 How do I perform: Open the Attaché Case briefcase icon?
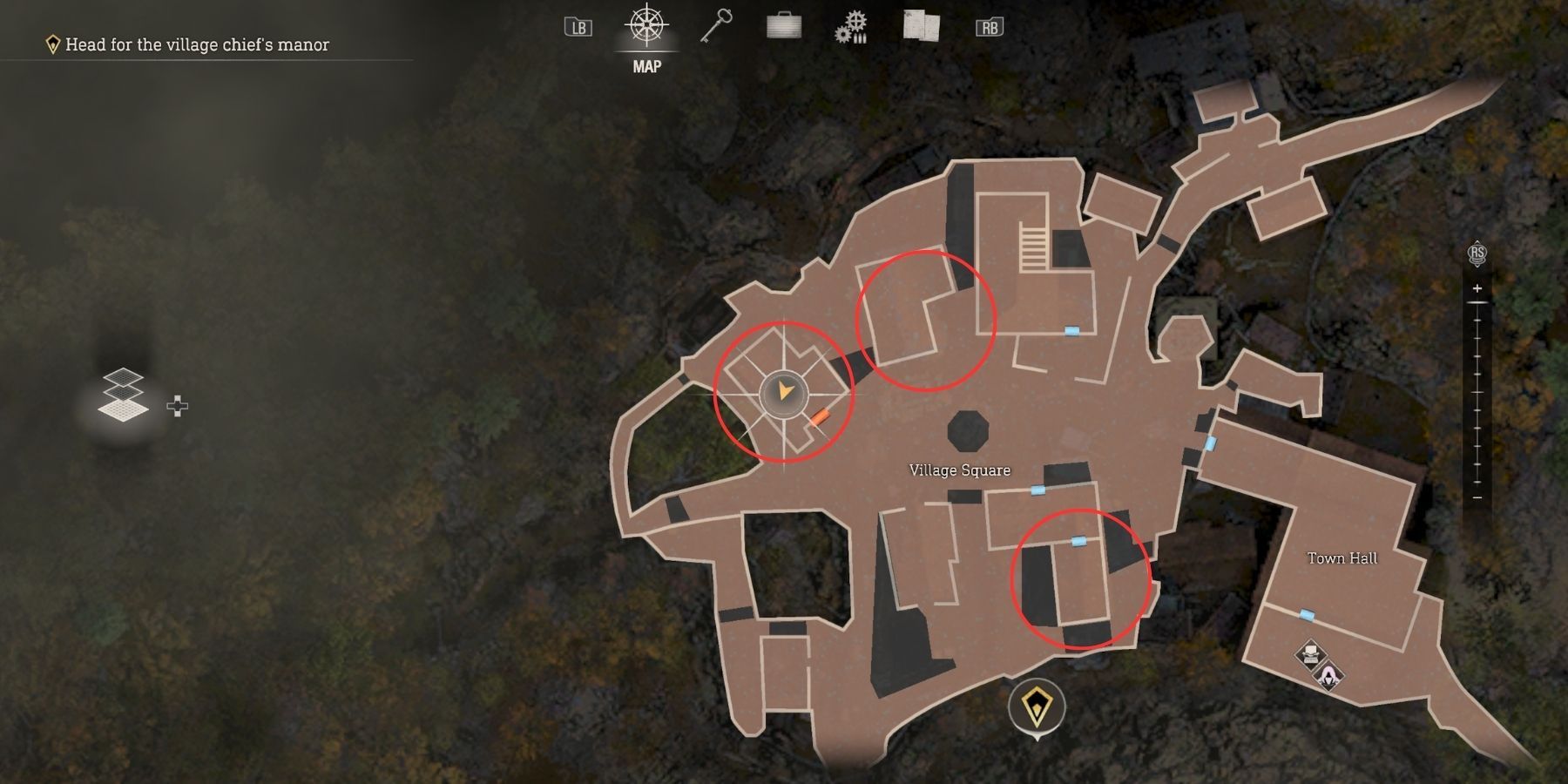pyautogui.click(x=783, y=24)
